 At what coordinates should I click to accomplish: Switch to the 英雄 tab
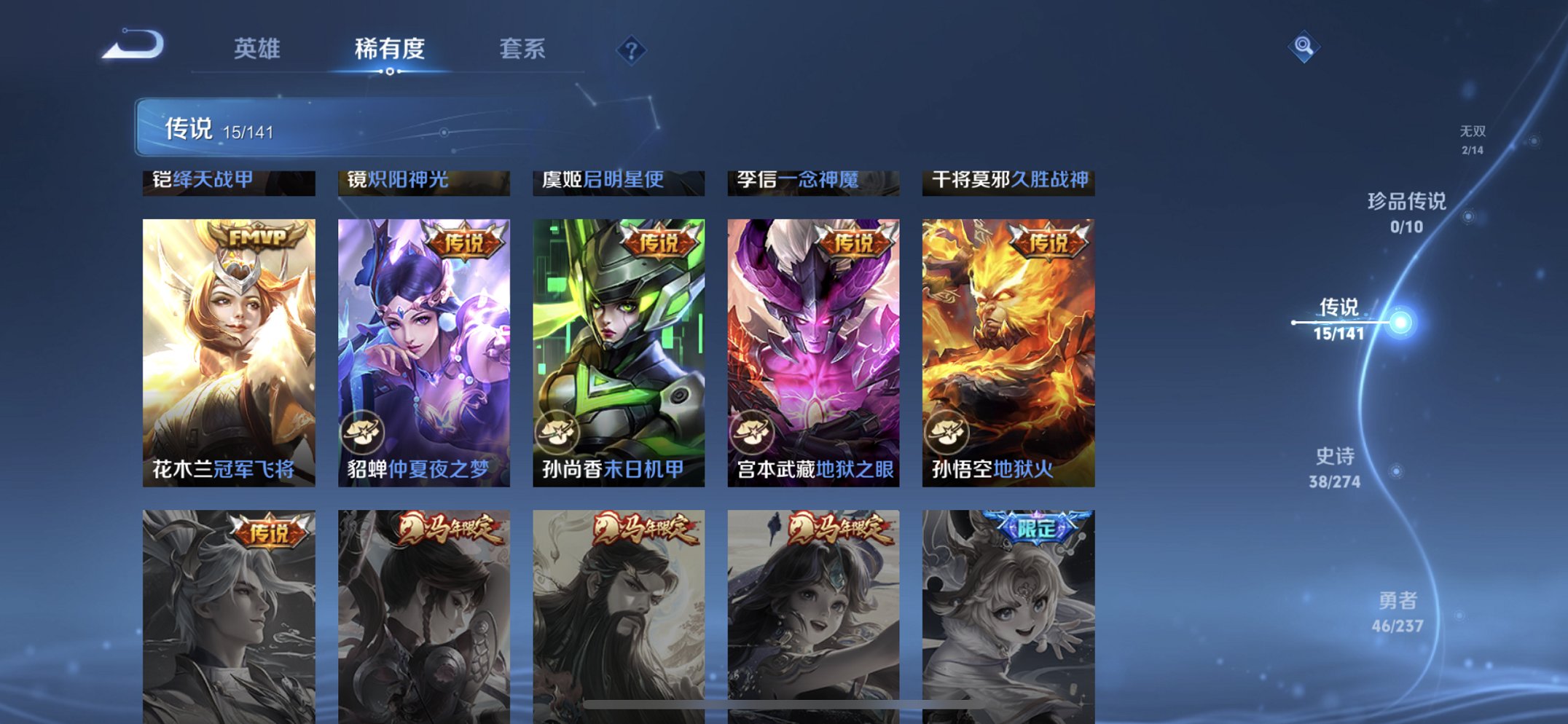click(x=256, y=48)
